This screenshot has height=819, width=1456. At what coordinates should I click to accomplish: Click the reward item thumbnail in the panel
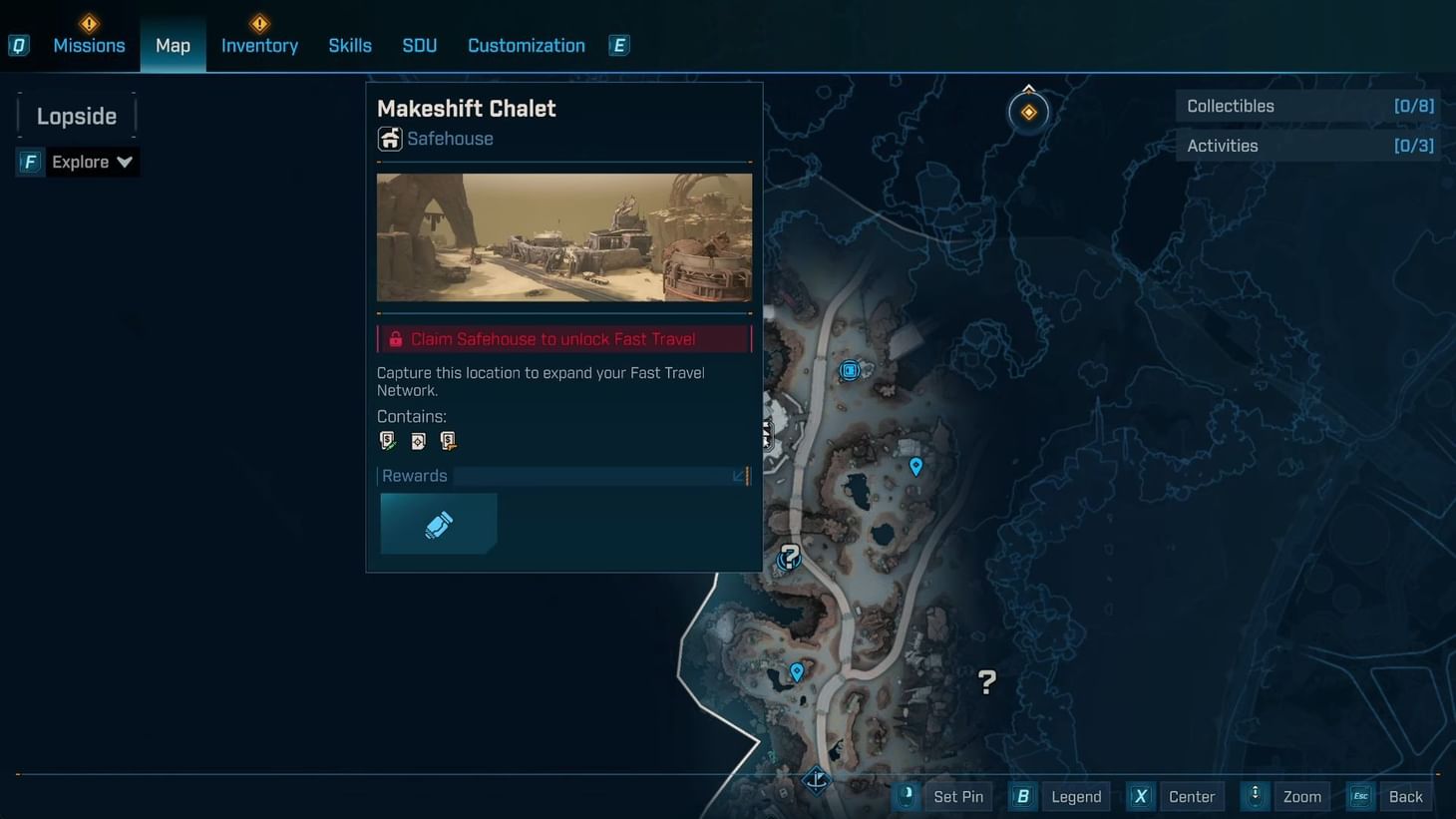(439, 523)
